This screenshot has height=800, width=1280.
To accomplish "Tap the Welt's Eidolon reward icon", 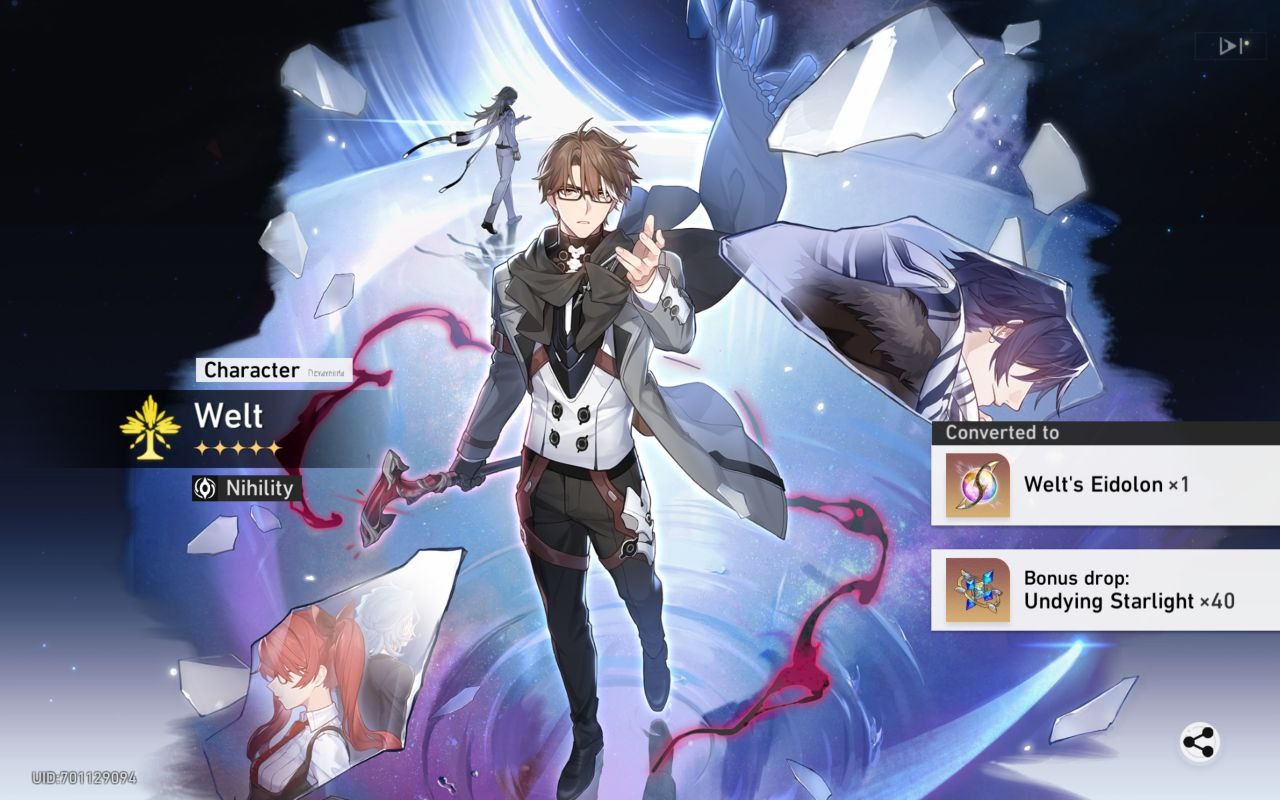I will tap(977, 485).
